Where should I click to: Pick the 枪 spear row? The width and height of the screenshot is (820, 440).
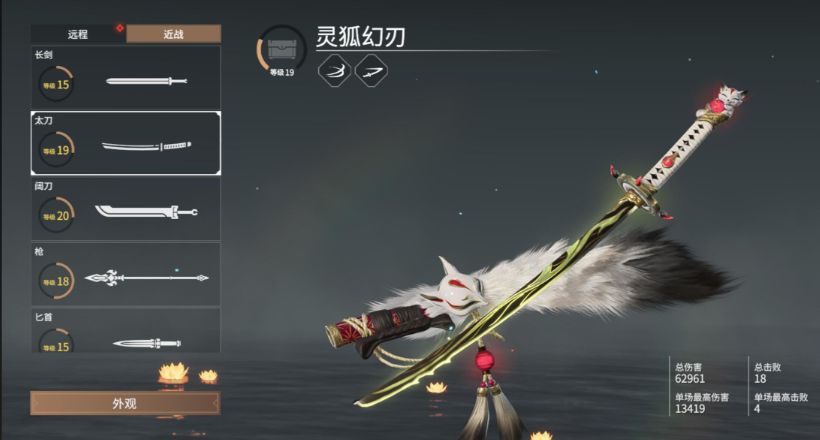[x=126, y=275]
